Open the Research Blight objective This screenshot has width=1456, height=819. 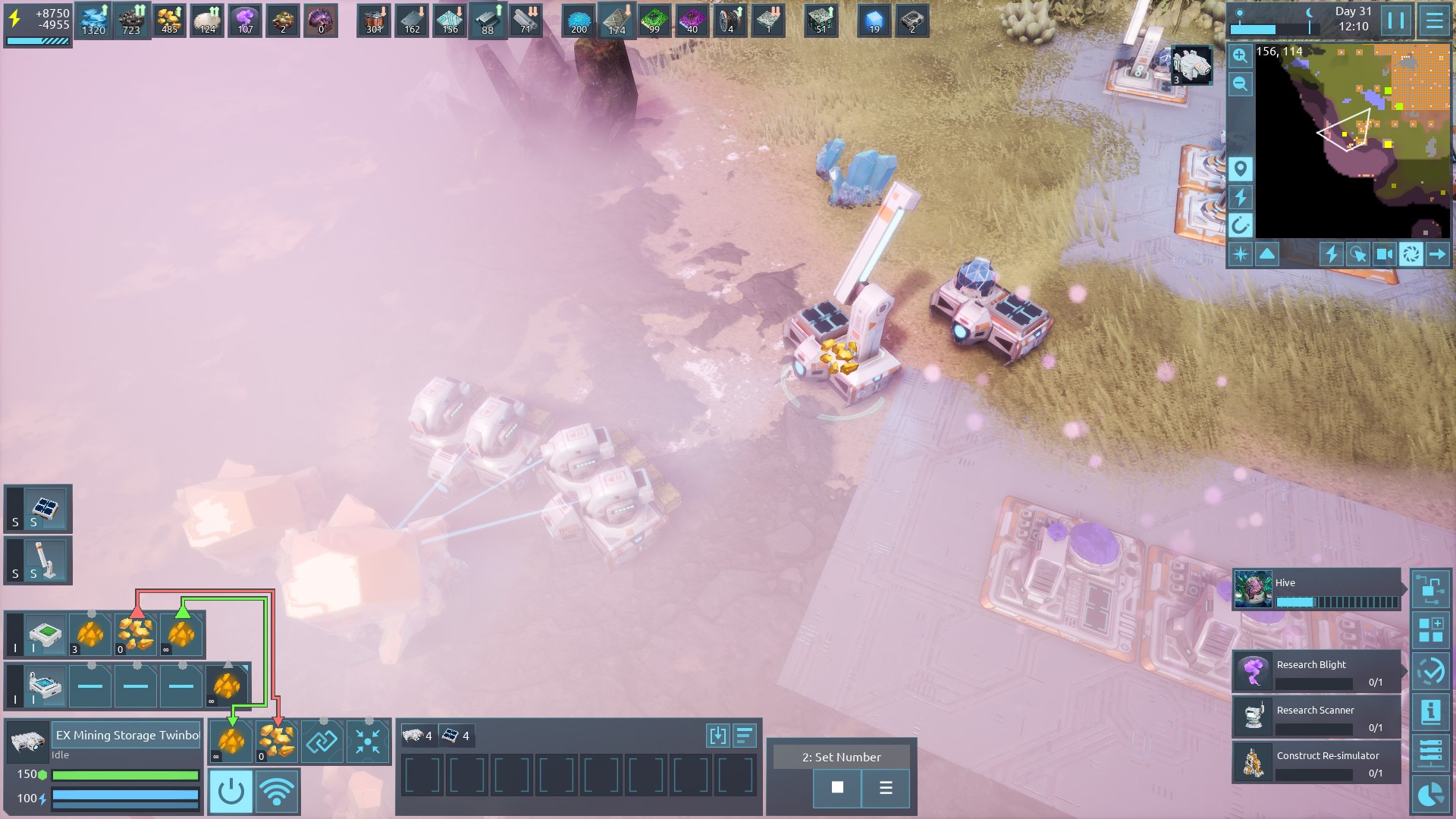click(1316, 671)
